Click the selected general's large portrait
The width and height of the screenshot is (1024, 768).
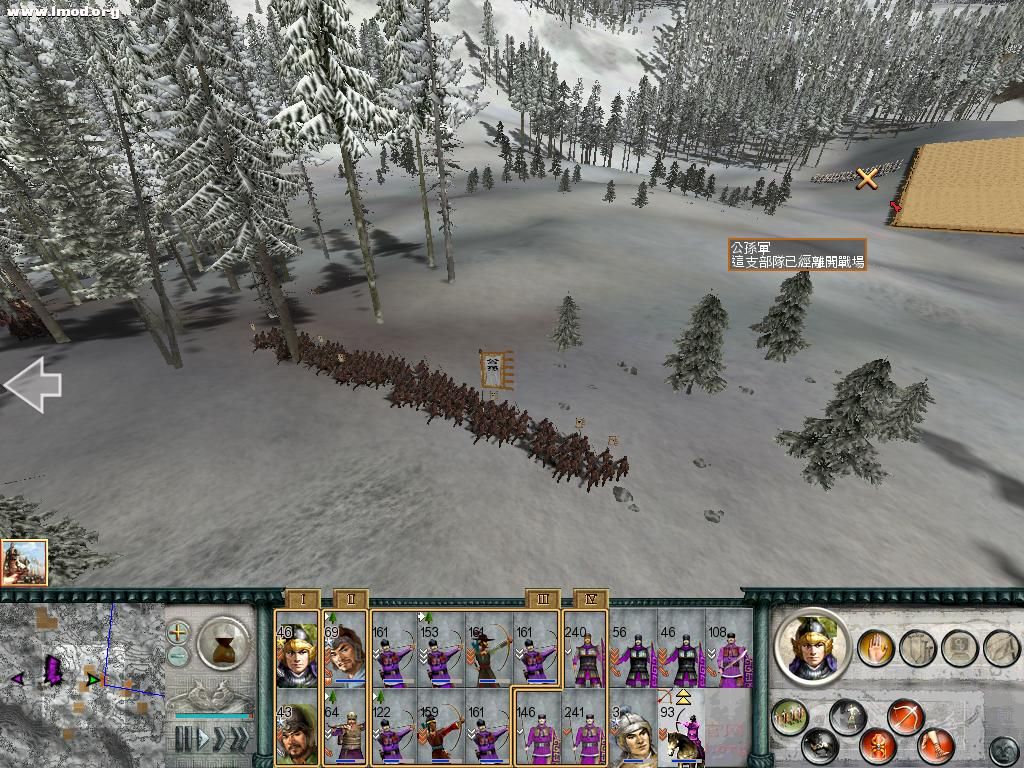click(813, 645)
